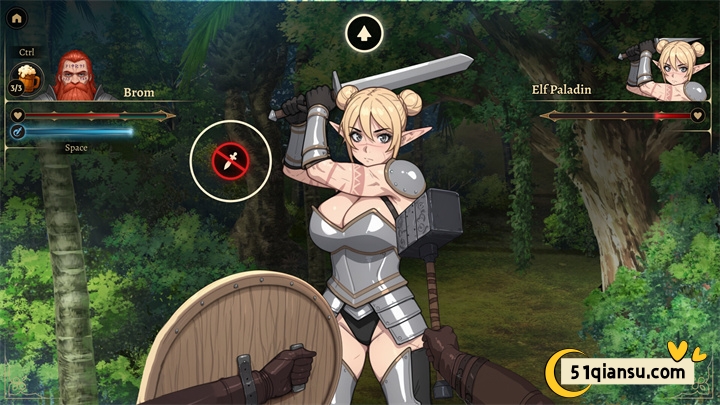Hit the up arrow attack direction marker
Image resolution: width=720 pixels, height=405 pixels.
pyautogui.click(x=365, y=34)
